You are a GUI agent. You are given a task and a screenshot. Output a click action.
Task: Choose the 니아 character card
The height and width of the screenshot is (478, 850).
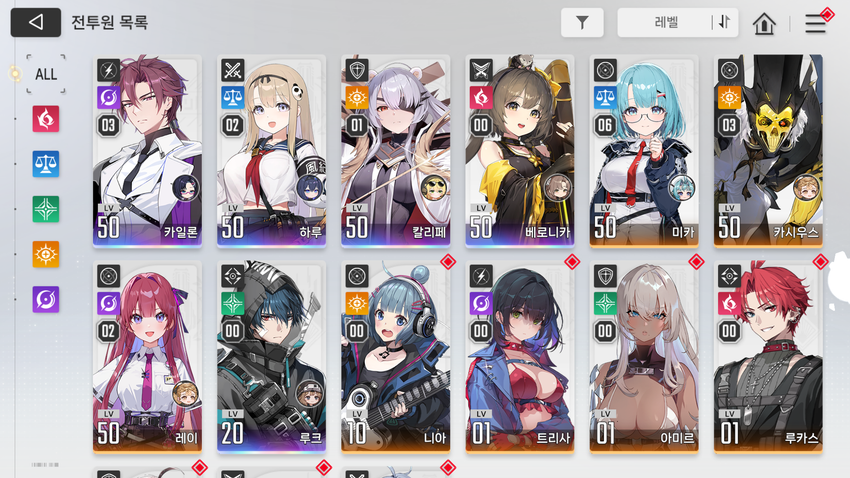tap(395, 357)
